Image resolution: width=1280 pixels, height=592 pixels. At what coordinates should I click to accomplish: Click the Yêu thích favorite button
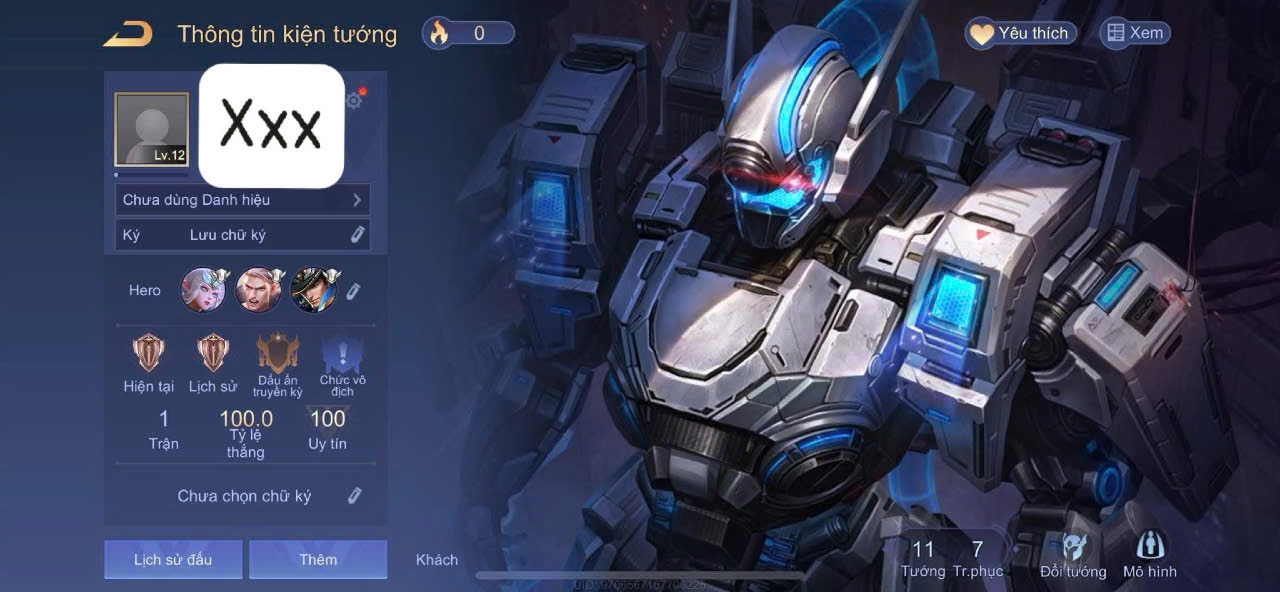[x=1021, y=34]
